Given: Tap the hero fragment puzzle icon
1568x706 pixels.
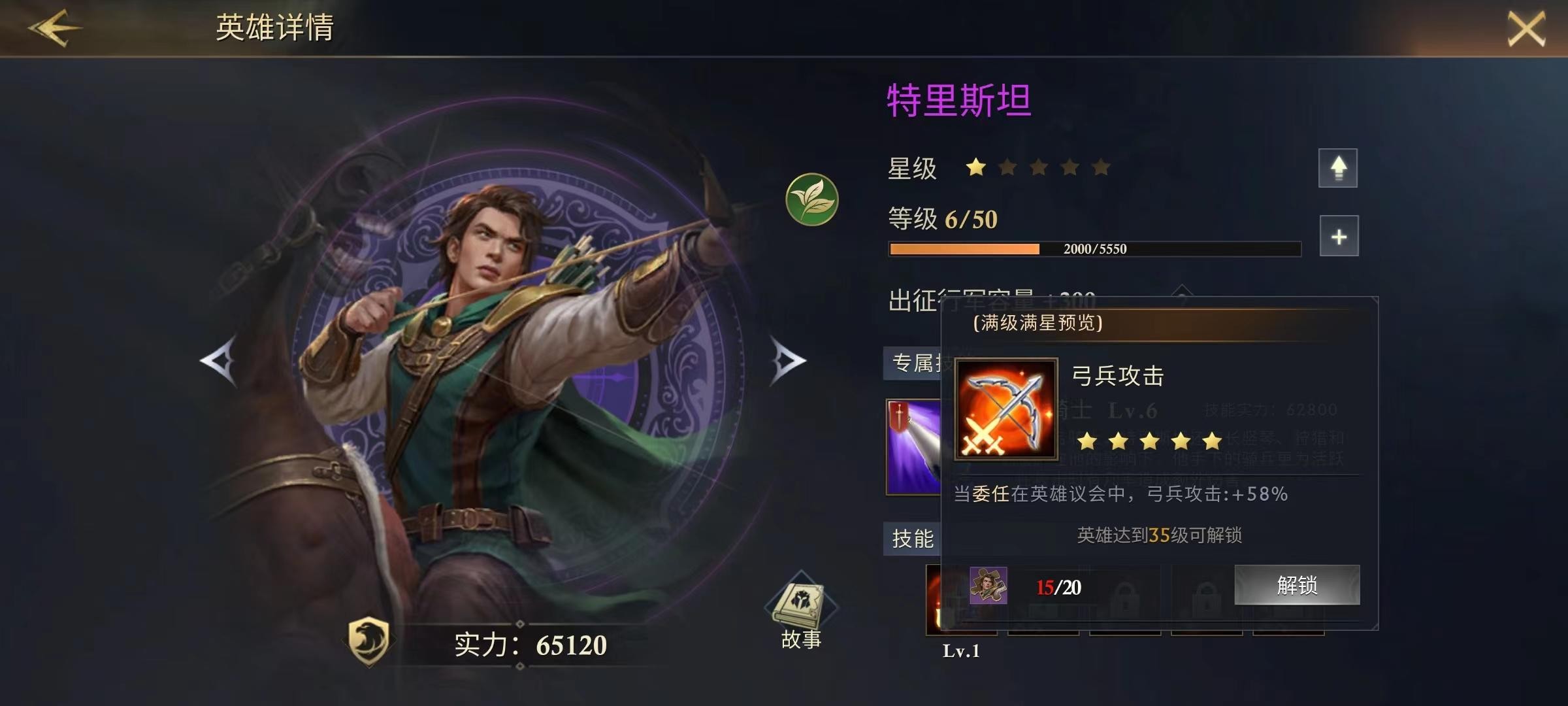Looking at the screenshot, I should tap(988, 585).
